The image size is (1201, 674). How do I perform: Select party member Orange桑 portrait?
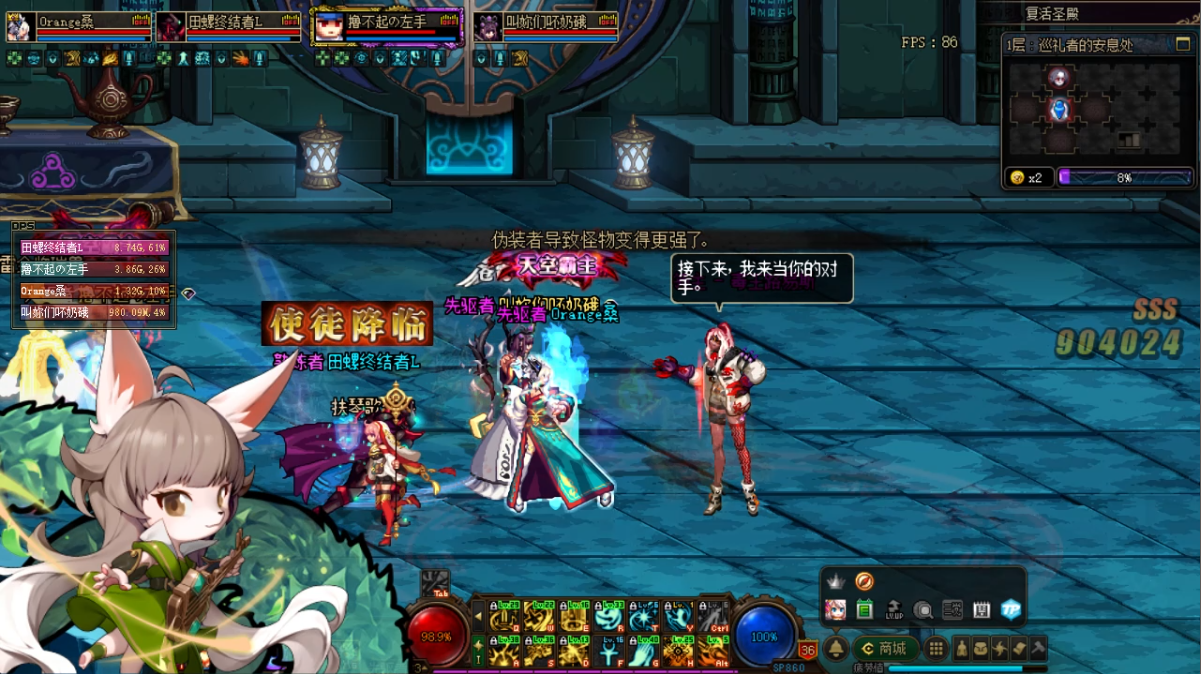[x=19, y=27]
